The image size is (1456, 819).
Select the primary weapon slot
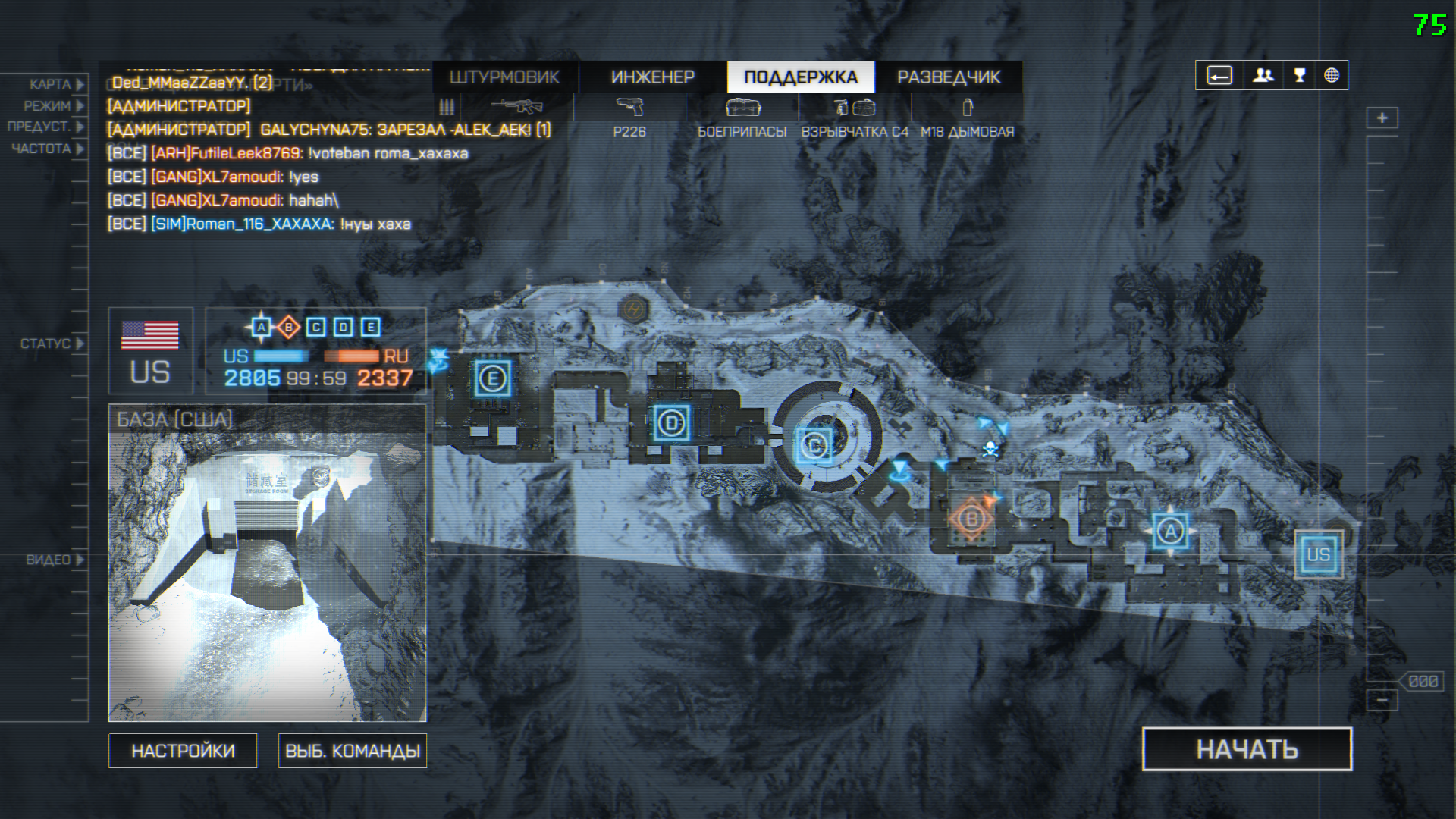click(517, 107)
